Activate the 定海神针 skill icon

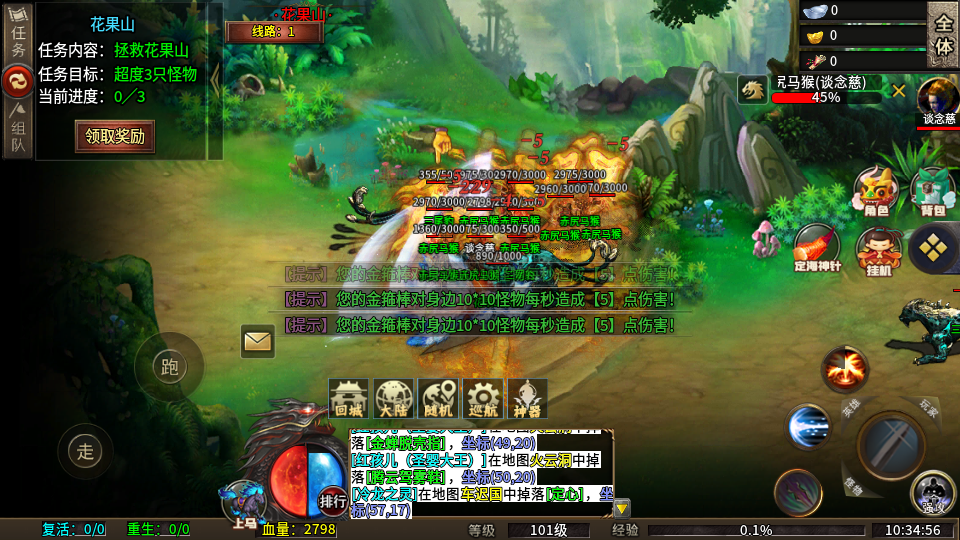tap(816, 247)
